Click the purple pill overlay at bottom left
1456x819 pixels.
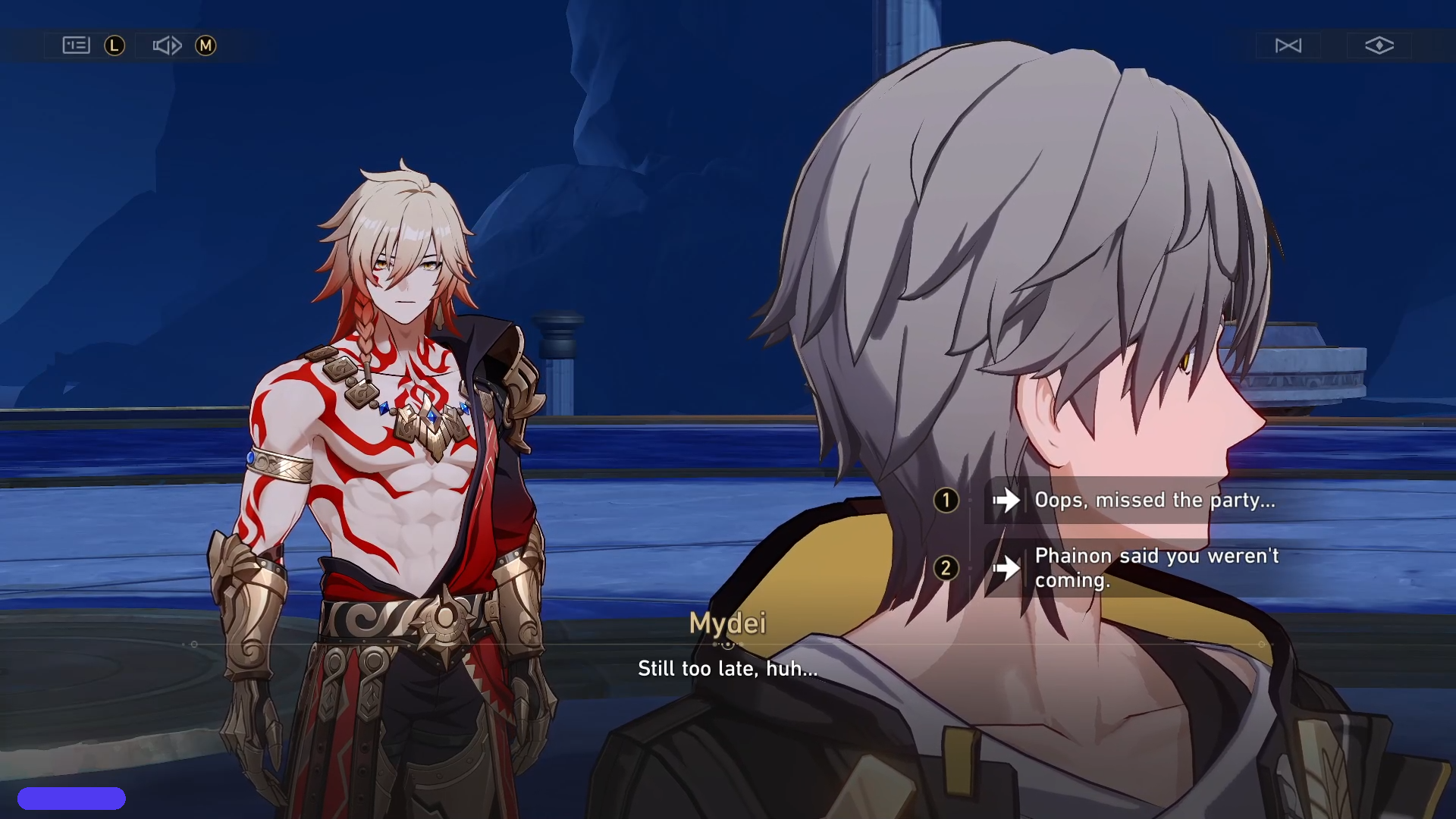coord(72,798)
